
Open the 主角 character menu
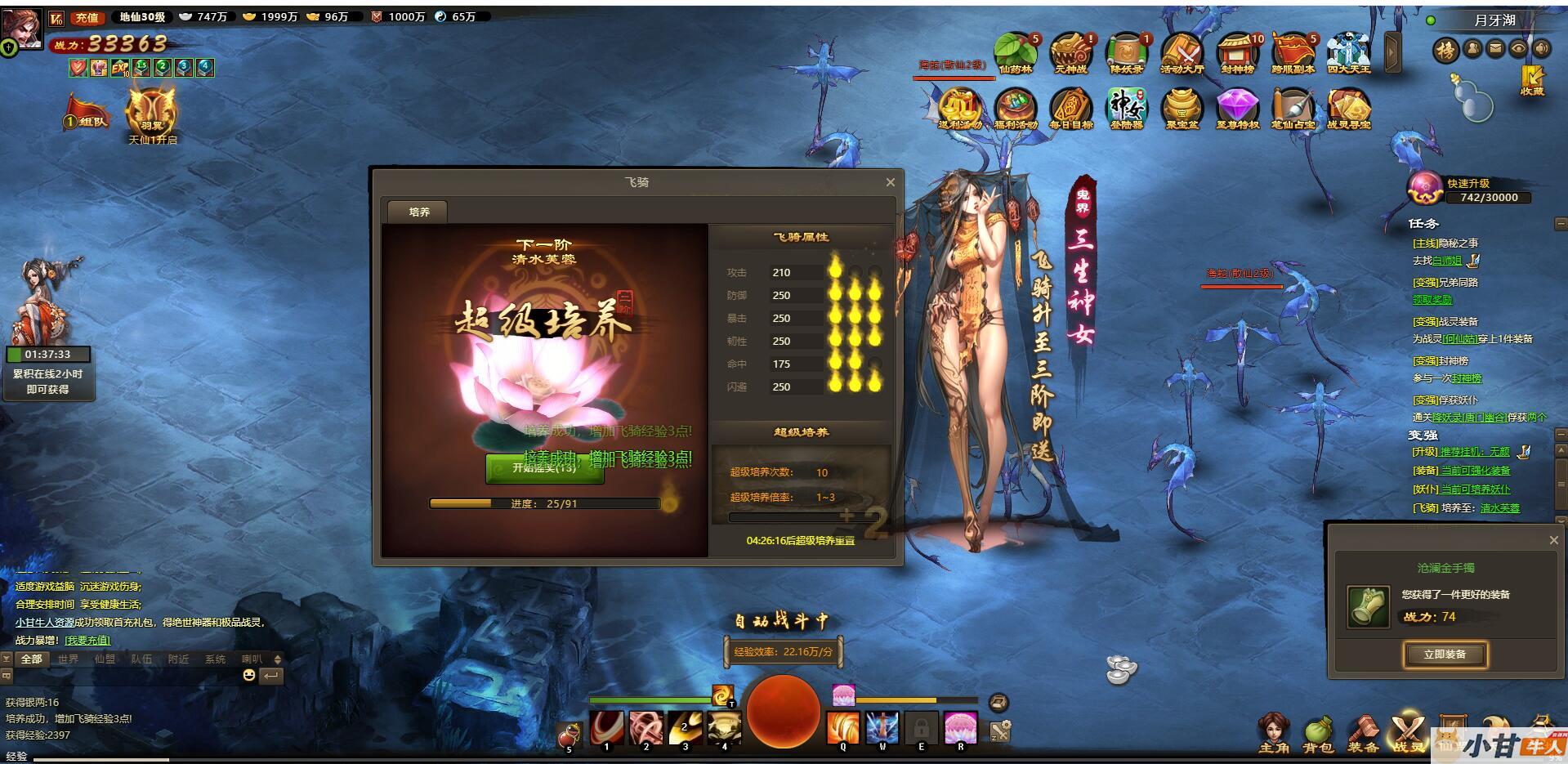tap(1273, 732)
